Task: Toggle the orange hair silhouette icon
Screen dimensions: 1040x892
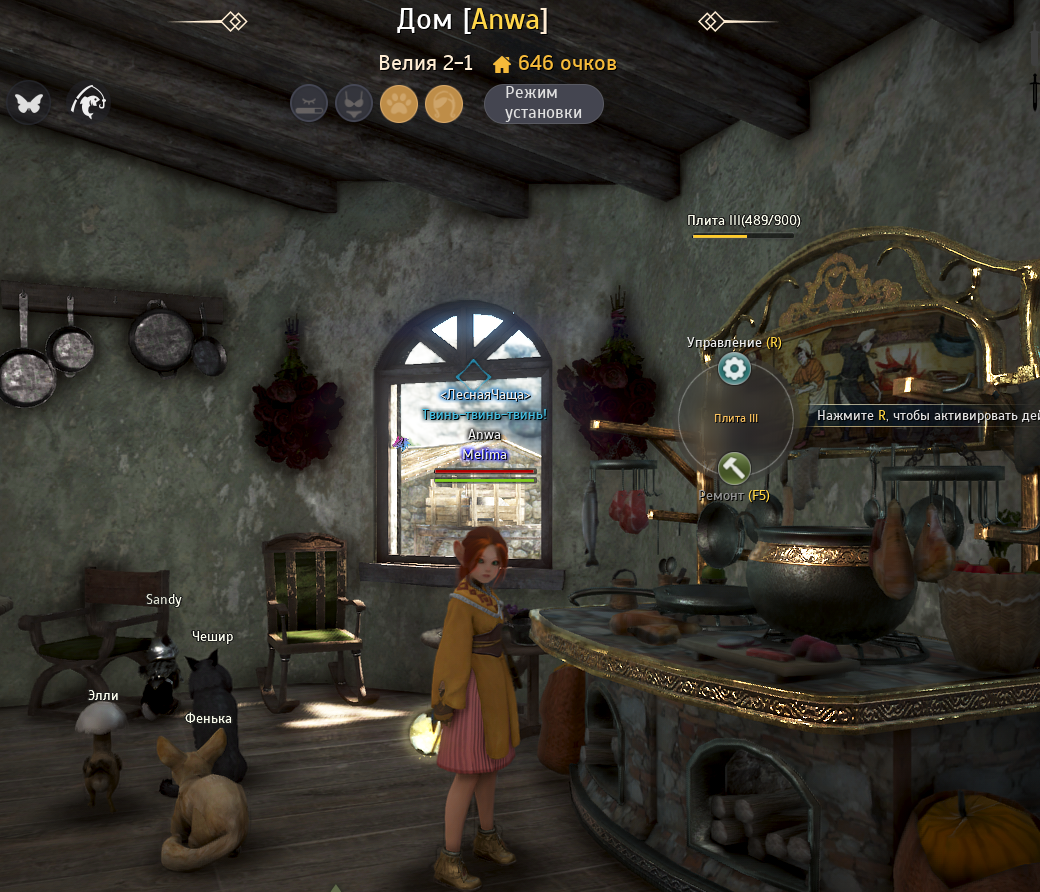Action: [444, 104]
